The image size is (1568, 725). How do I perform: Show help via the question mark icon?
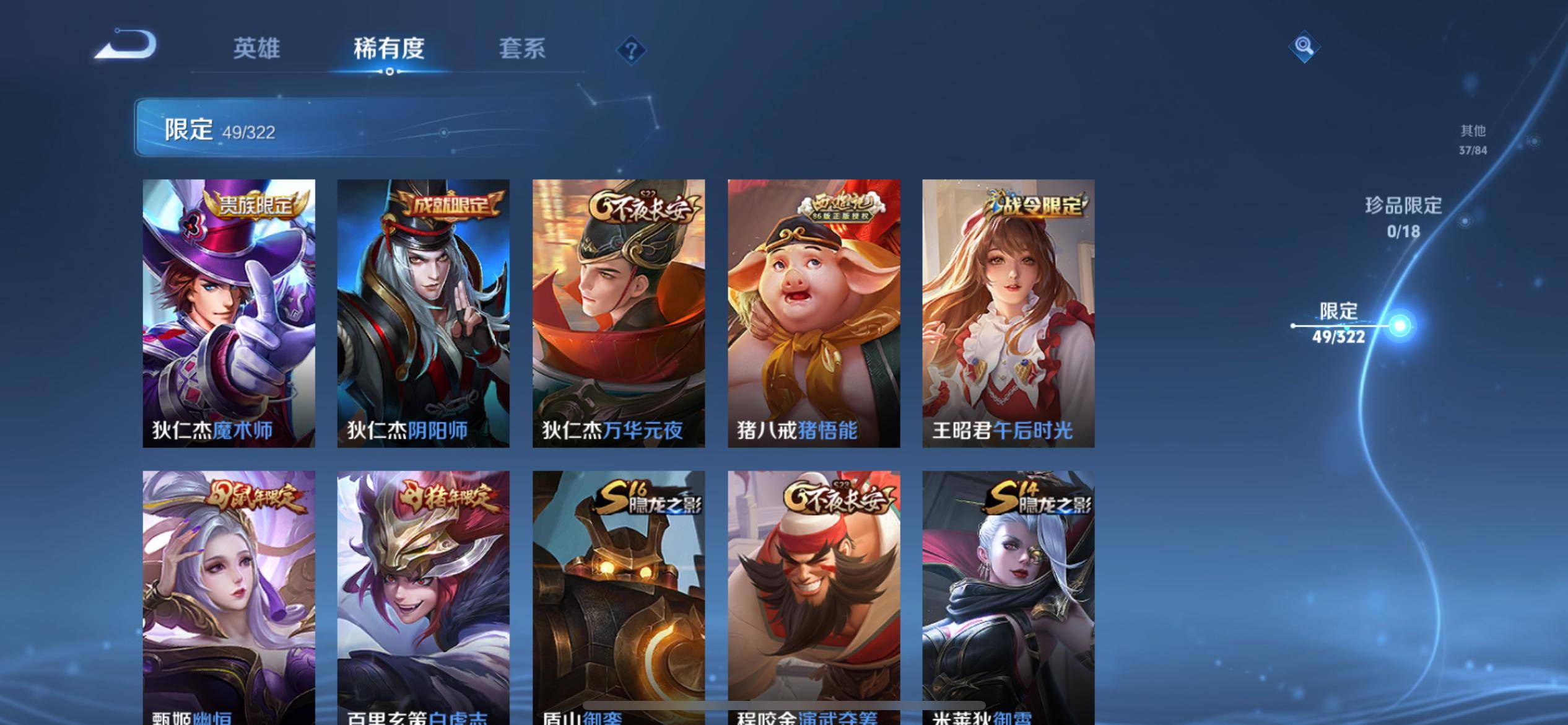coord(631,50)
